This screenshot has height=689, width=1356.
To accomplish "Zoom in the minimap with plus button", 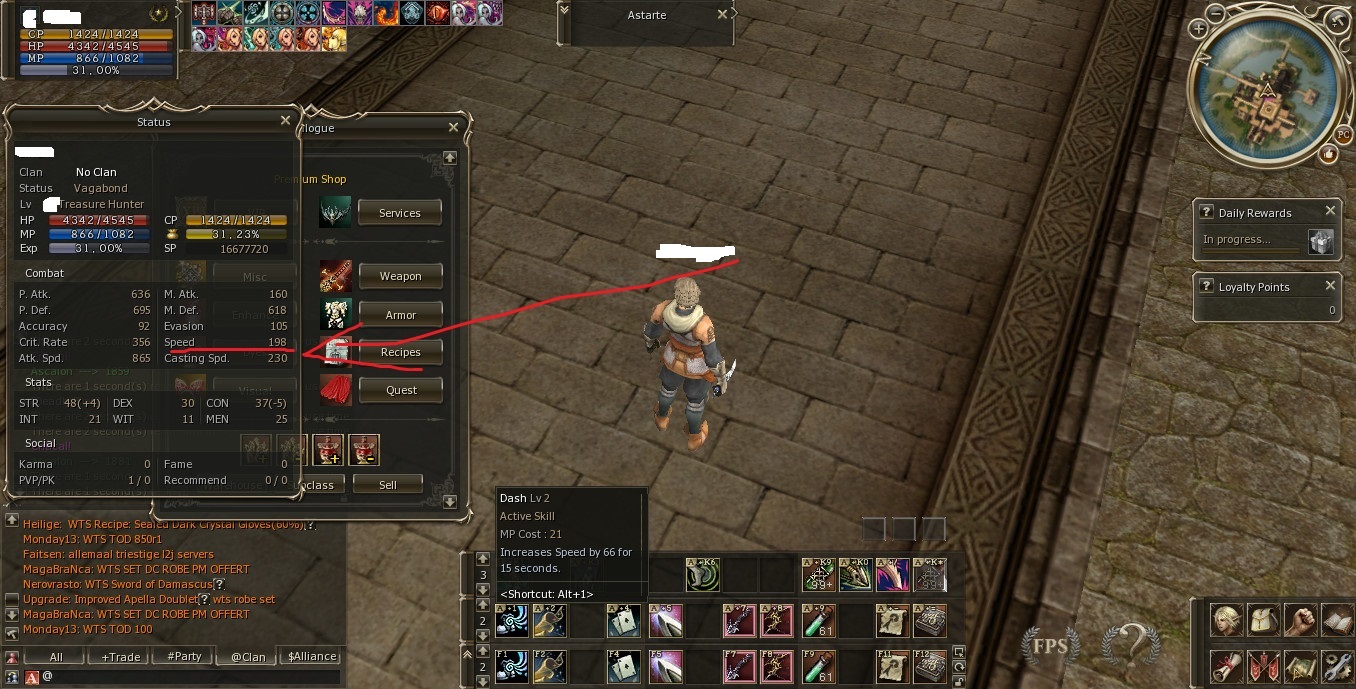I will [1198, 30].
